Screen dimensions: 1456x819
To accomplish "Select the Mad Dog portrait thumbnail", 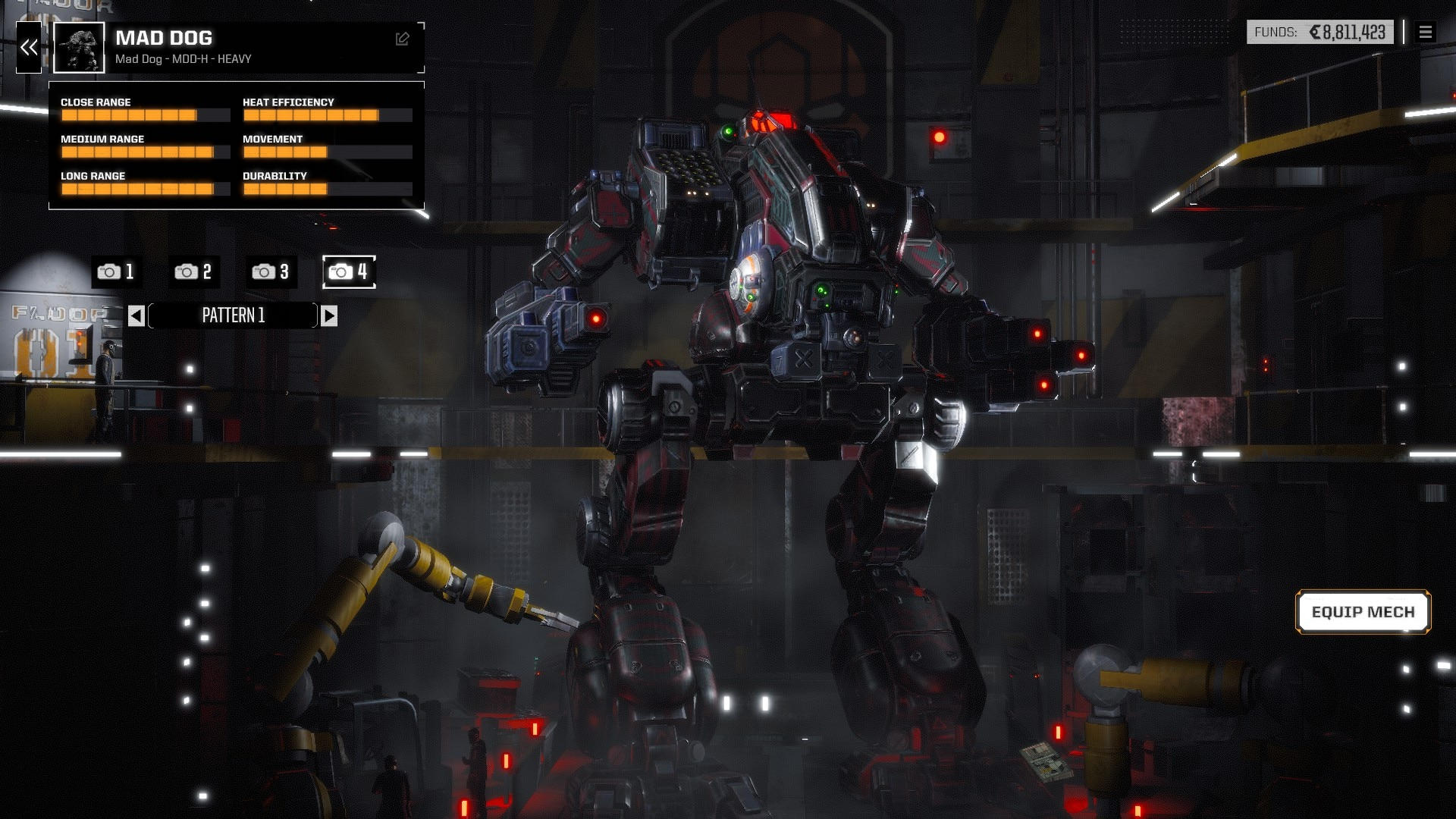I will click(x=79, y=48).
